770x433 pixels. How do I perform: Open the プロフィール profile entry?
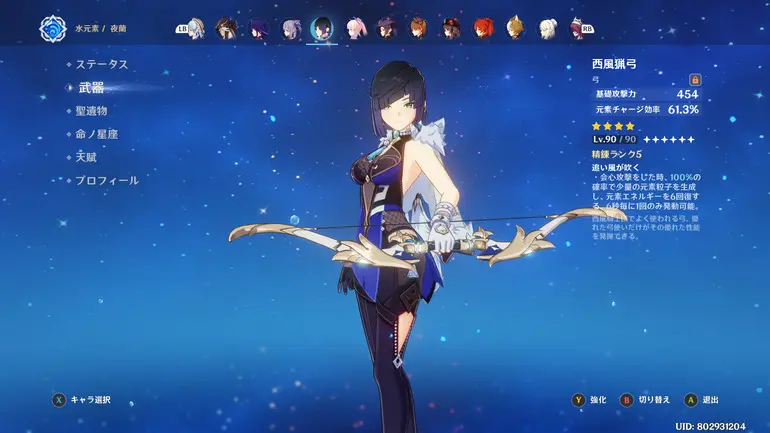coord(107,180)
